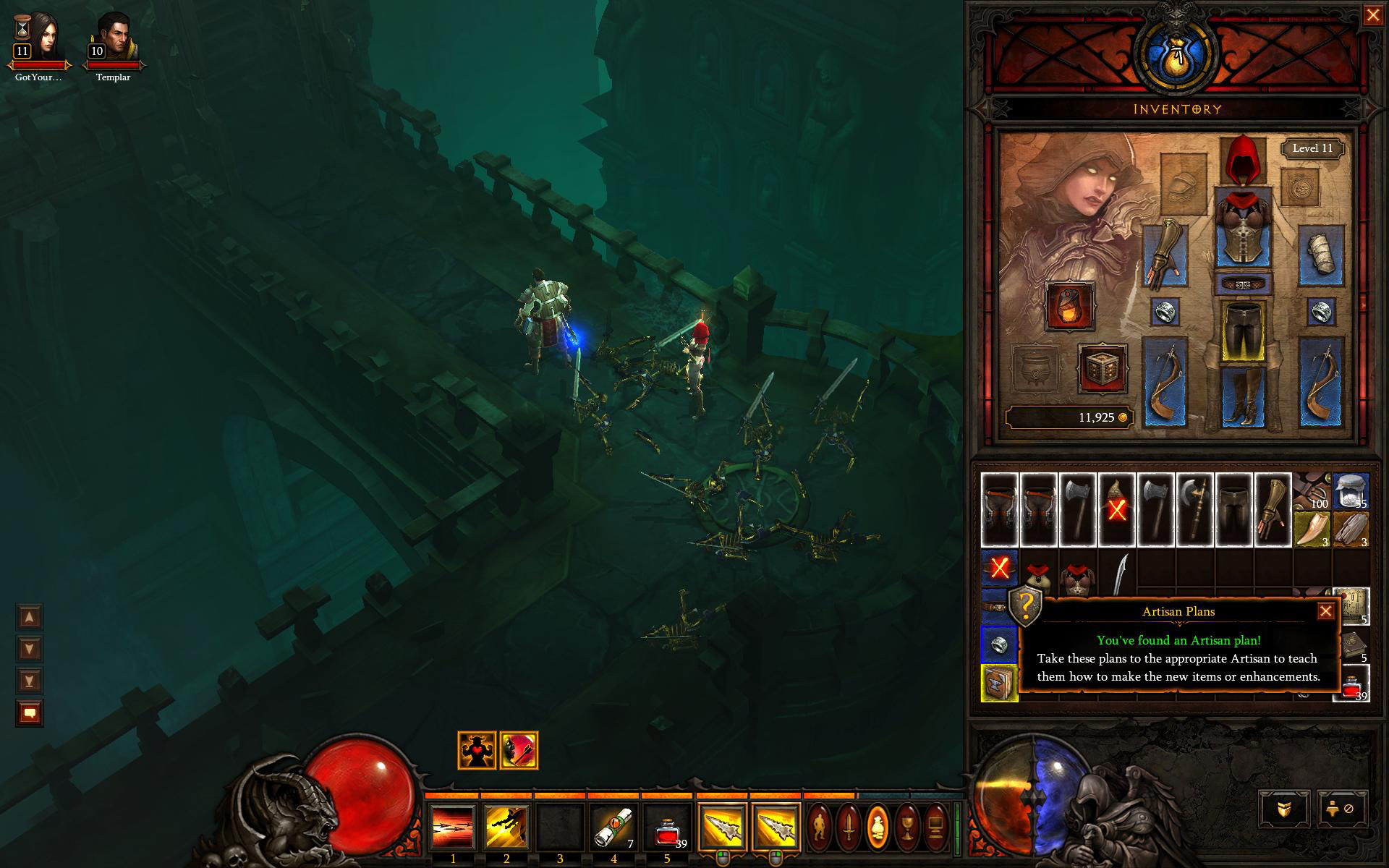This screenshot has width=1389, height=868.
Task: Open the Nephalem Cube icon
Action: coord(1103,369)
